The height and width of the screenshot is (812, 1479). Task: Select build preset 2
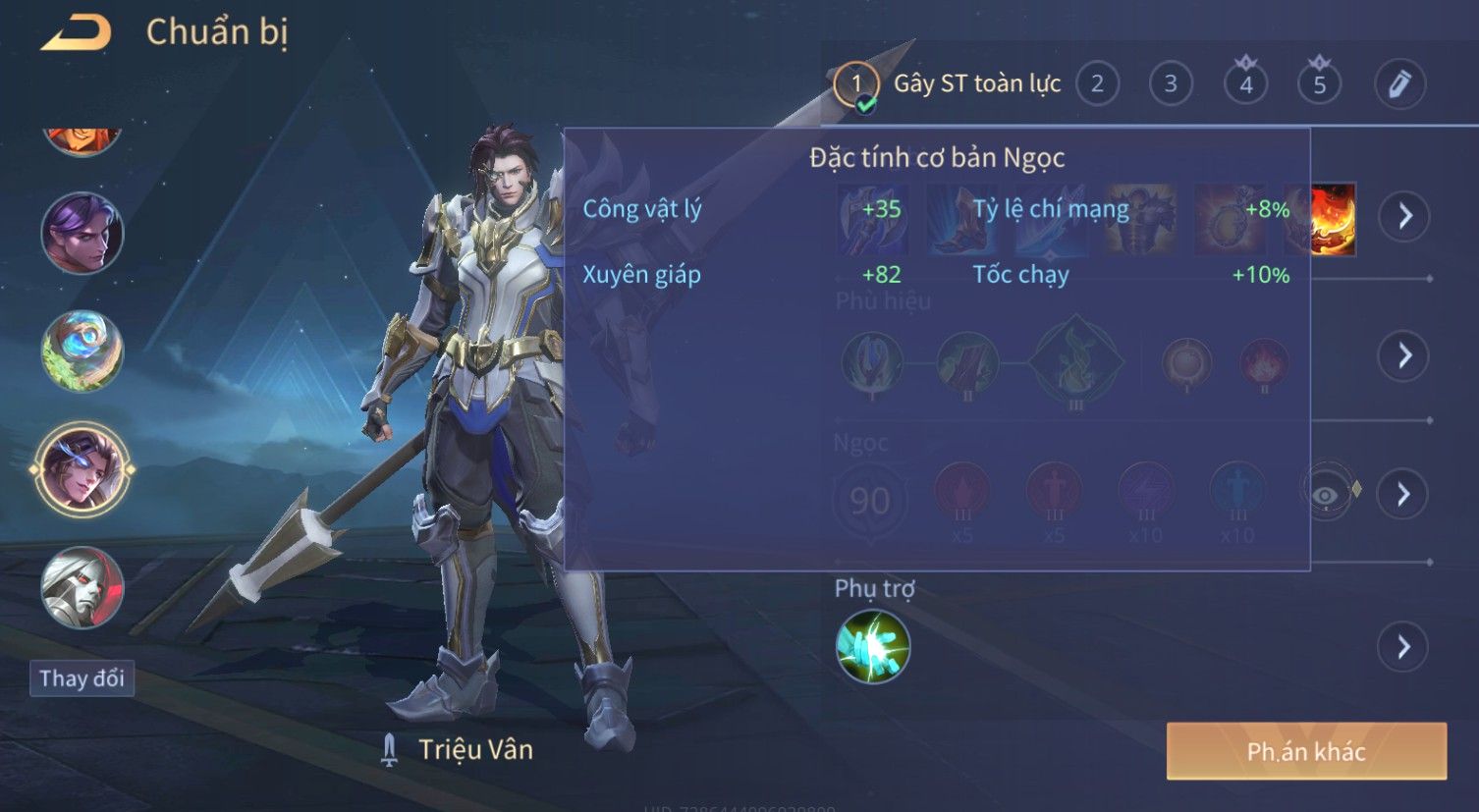(1097, 84)
